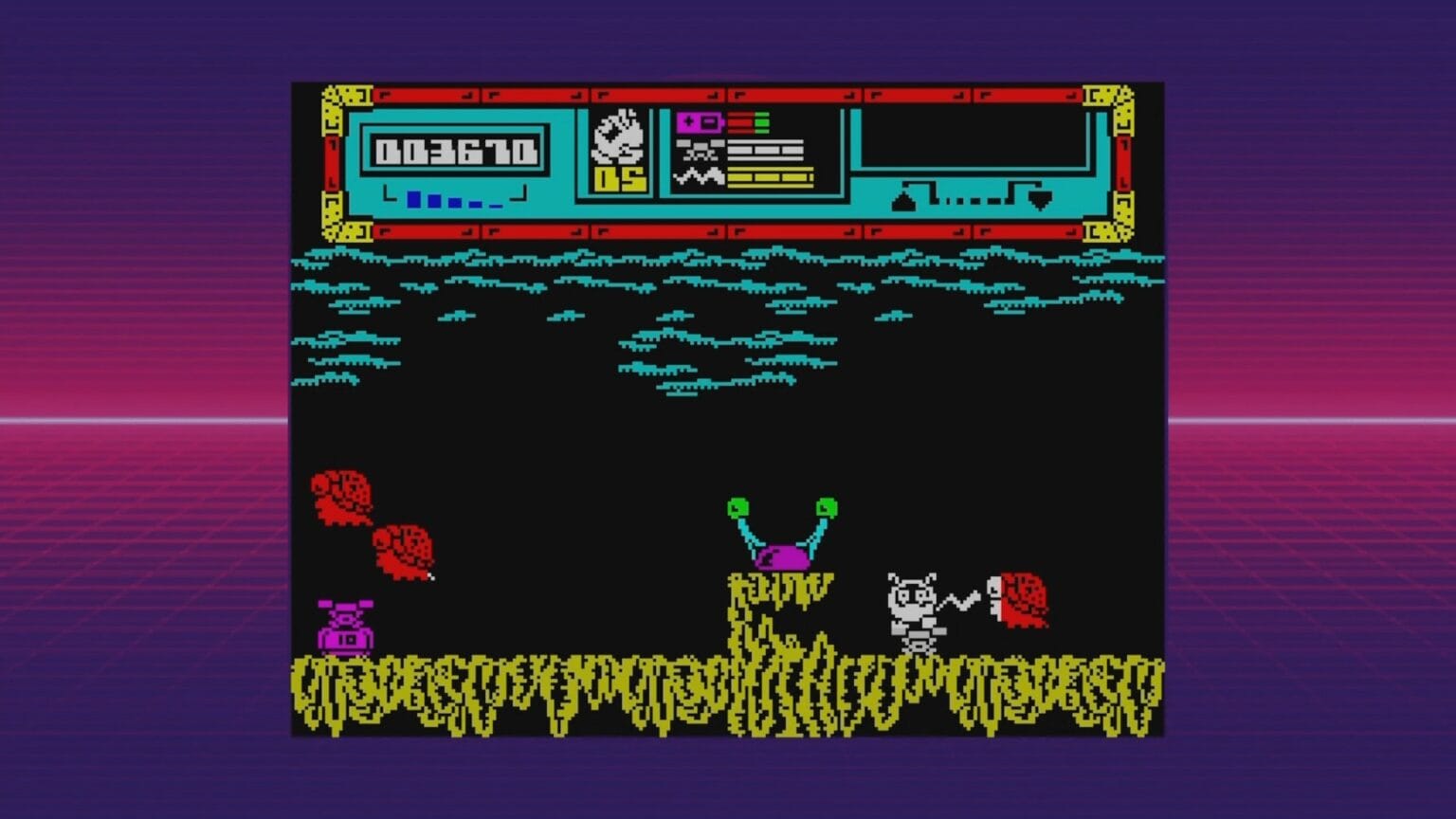The width and height of the screenshot is (1456, 819).
Task: Toggle the white energy bar beside the skull
Action: point(764,150)
